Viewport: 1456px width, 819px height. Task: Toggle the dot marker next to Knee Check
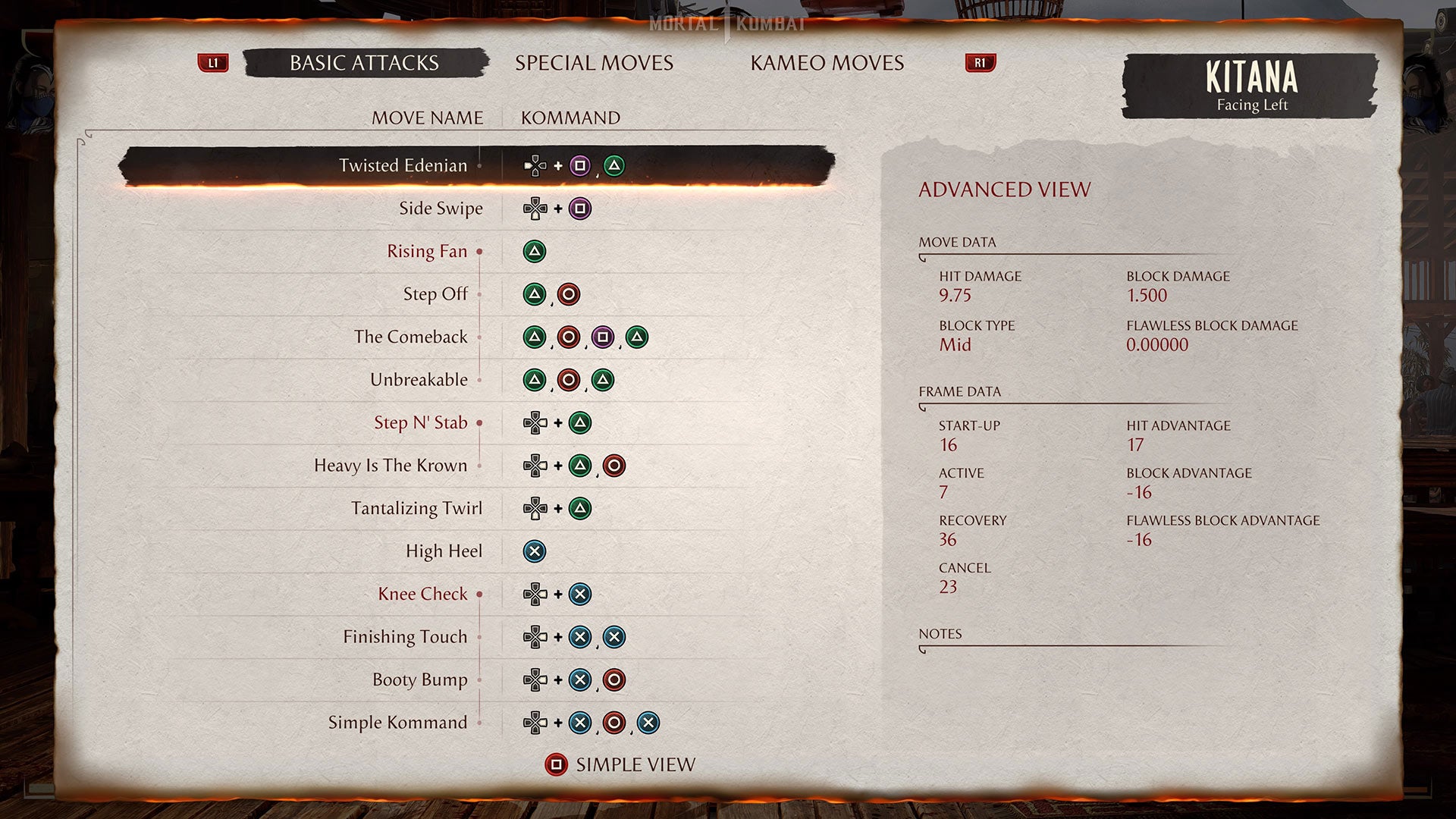tap(480, 595)
